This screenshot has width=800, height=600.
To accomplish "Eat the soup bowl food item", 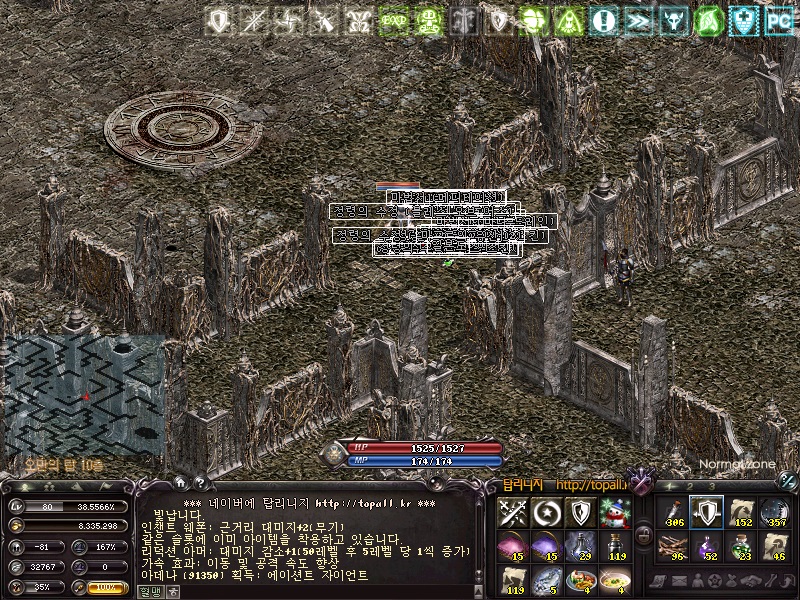I will [615, 579].
